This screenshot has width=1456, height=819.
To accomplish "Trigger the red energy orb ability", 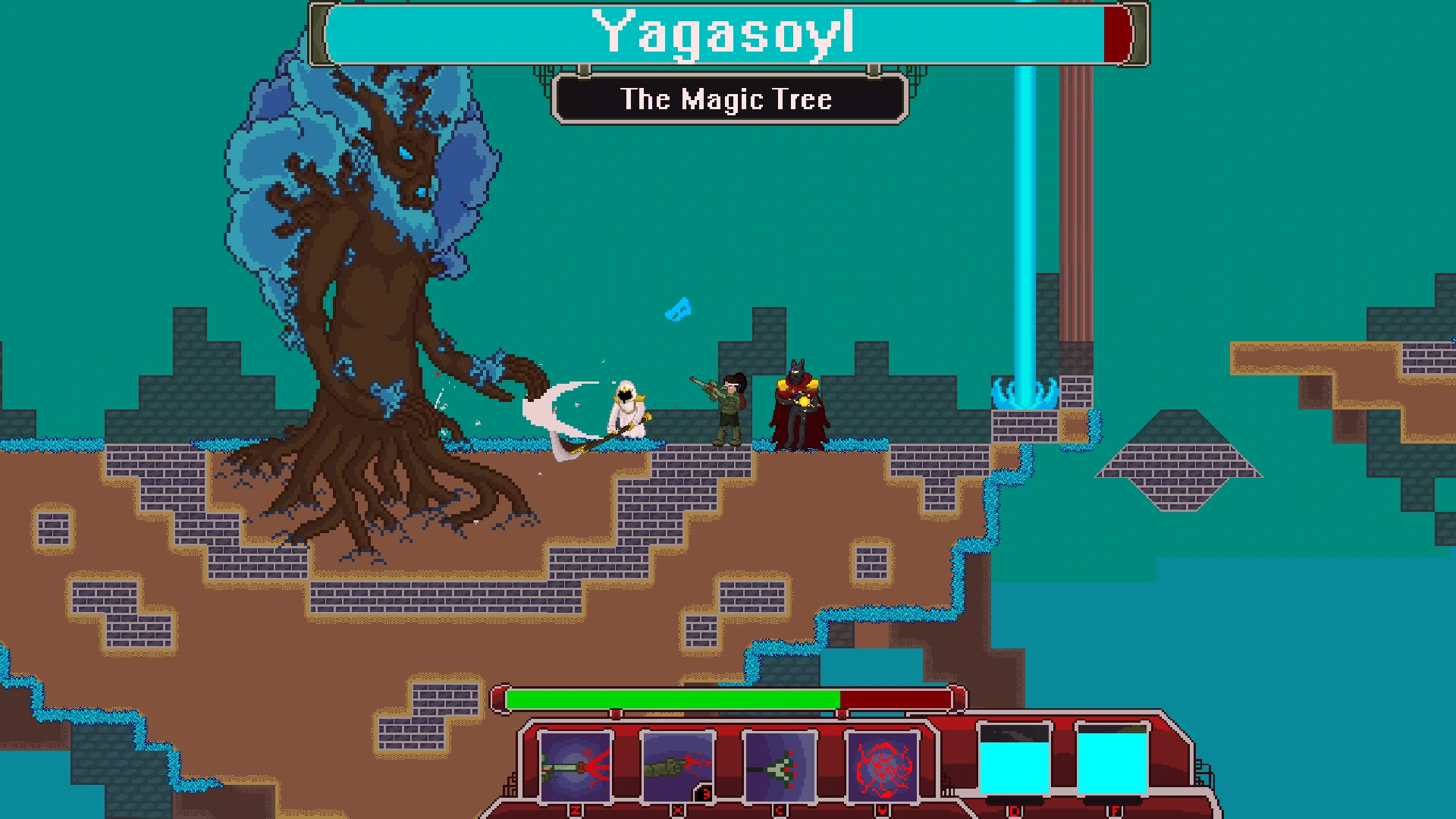I will click(x=882, y=767).
